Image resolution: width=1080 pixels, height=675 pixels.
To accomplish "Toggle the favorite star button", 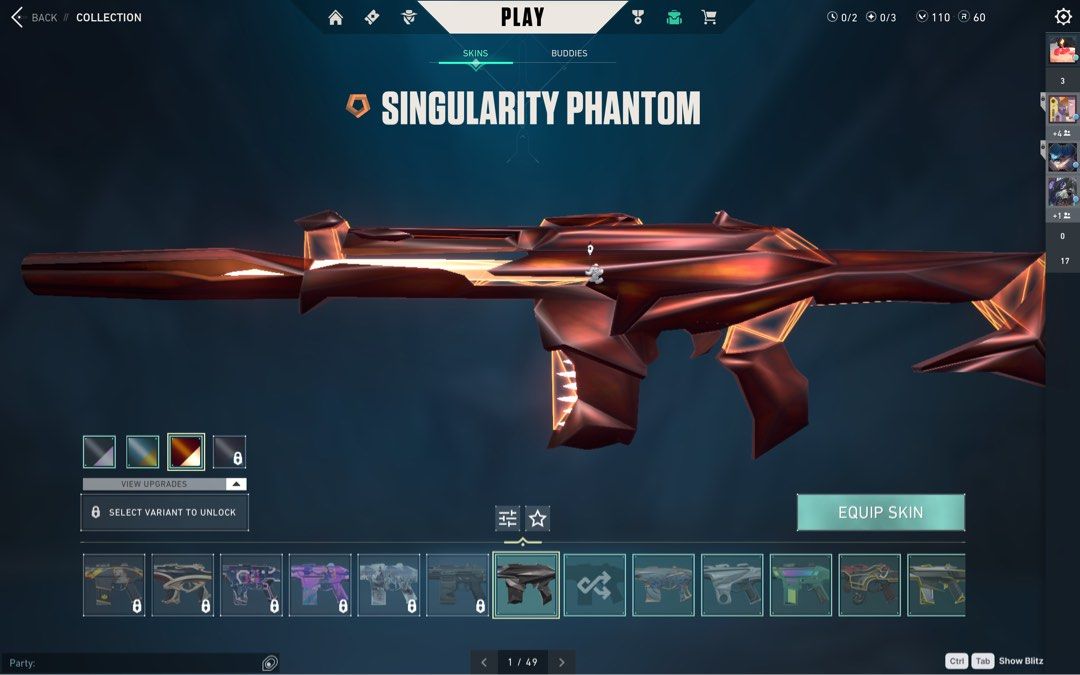I will [538, 518].
